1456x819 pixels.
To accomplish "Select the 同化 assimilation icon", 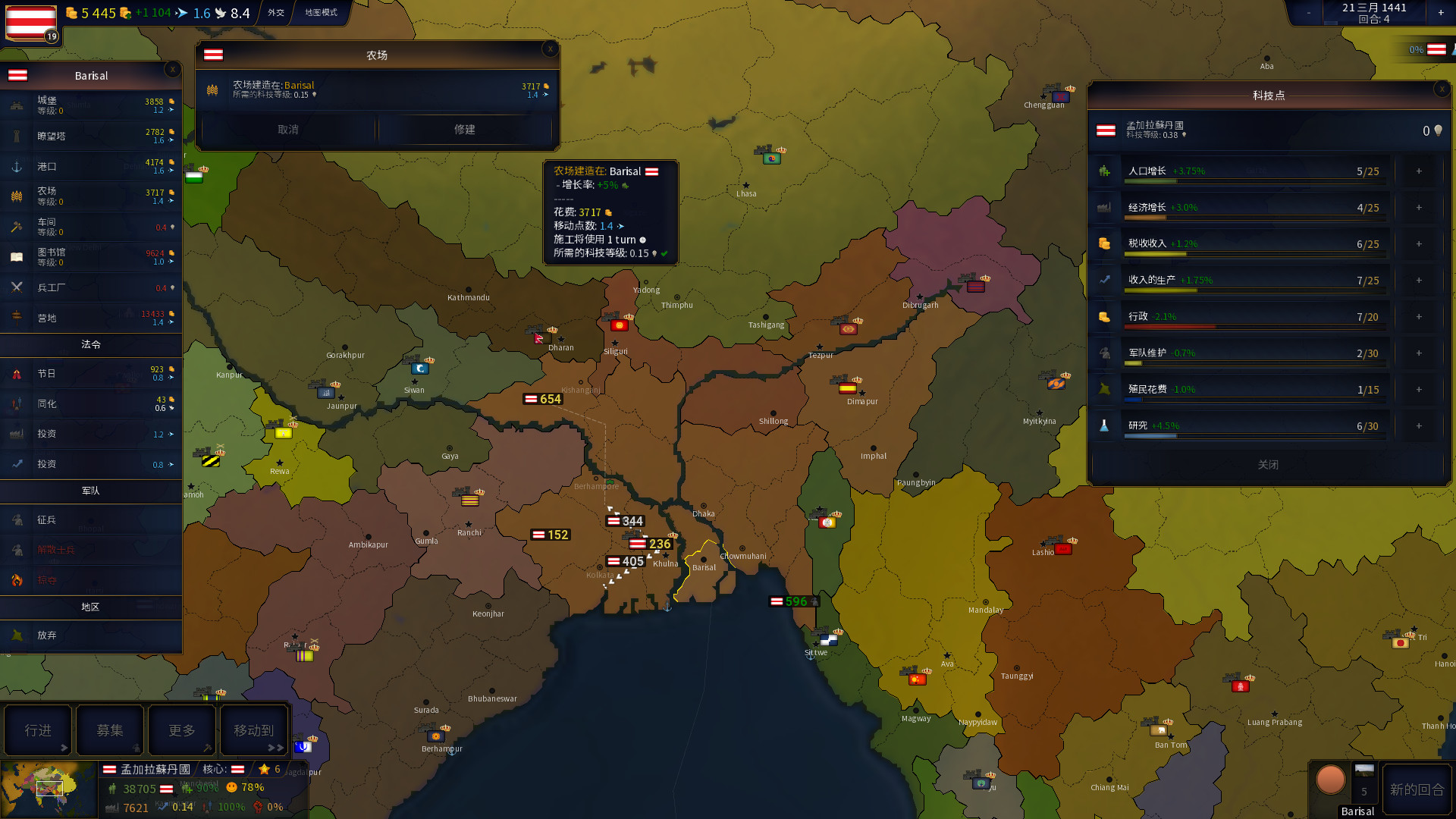I will 16,403.
